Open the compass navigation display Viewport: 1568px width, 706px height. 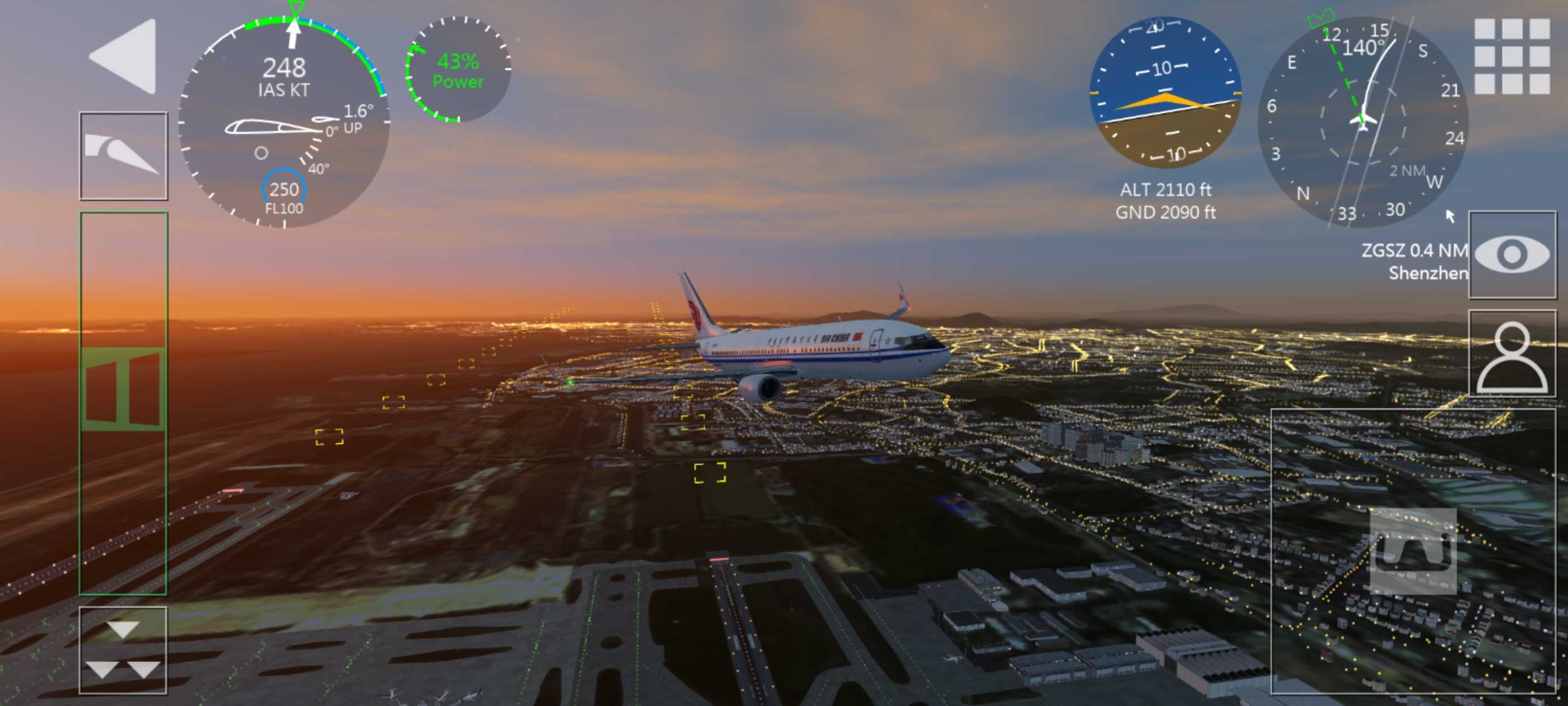point(1363,122)
